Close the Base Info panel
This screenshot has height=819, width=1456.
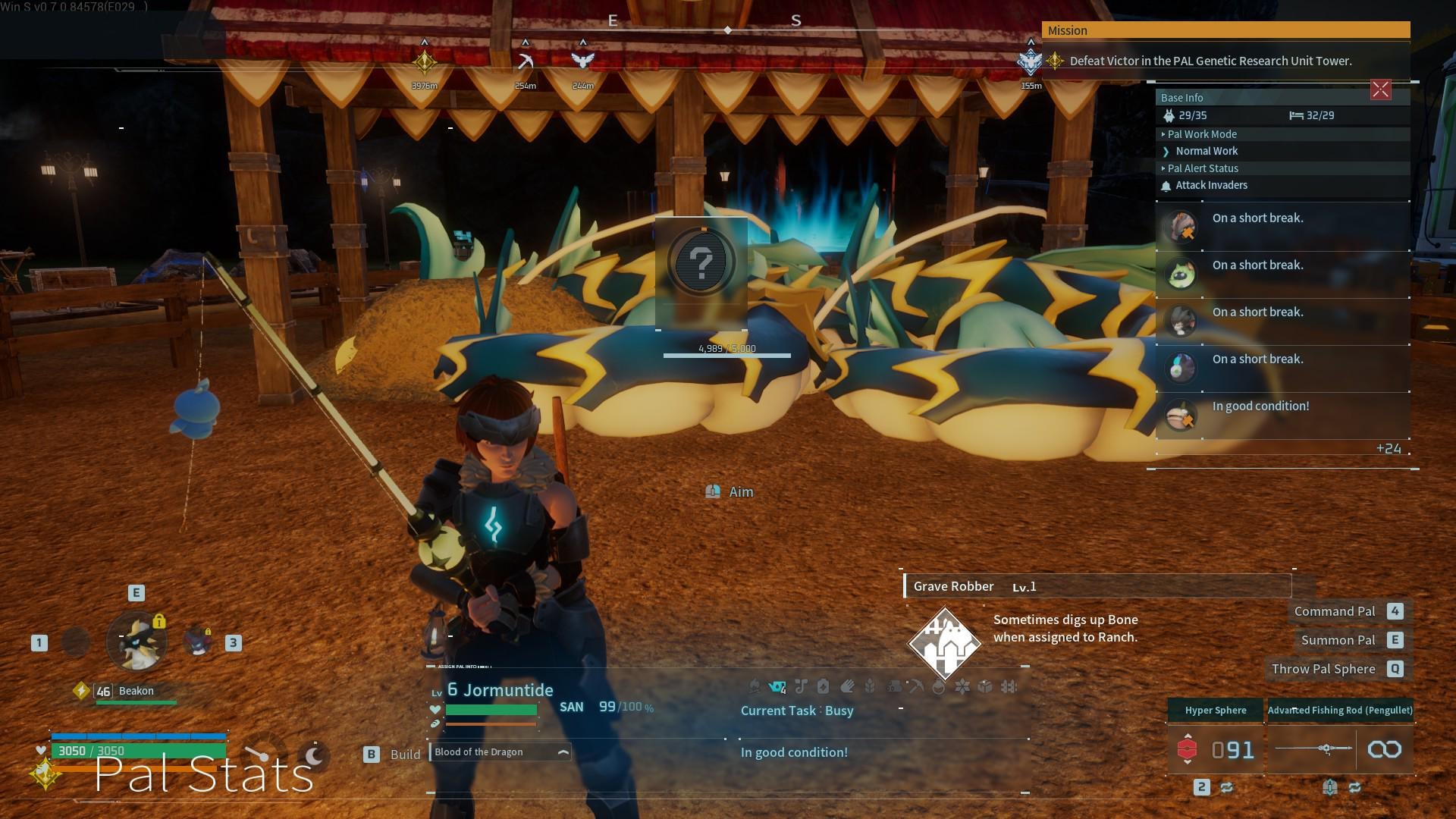1380,90
